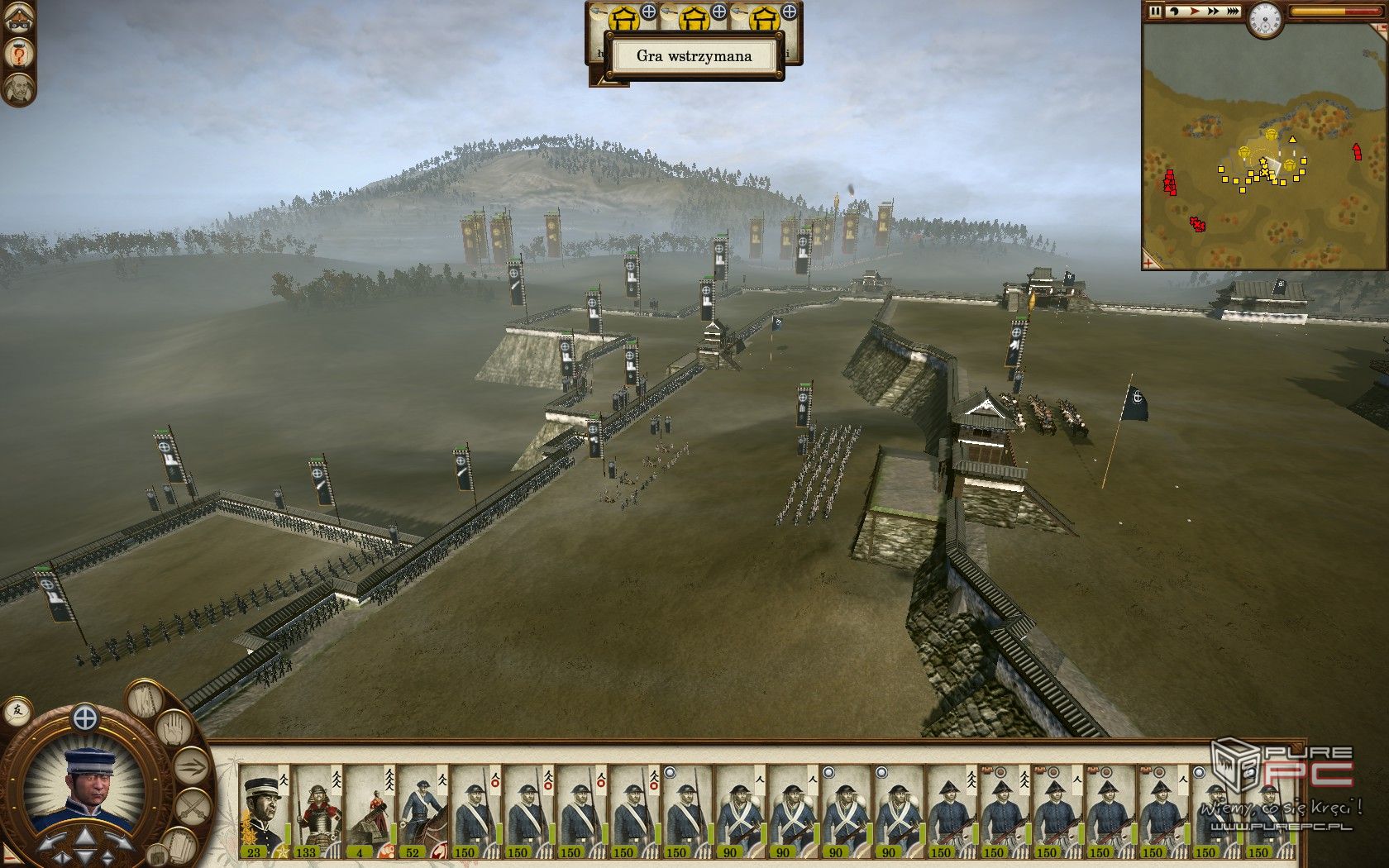1389x868 pixels.
Task: Choose the double-arrow fast speed
Action: click(x=1213, y=12)
